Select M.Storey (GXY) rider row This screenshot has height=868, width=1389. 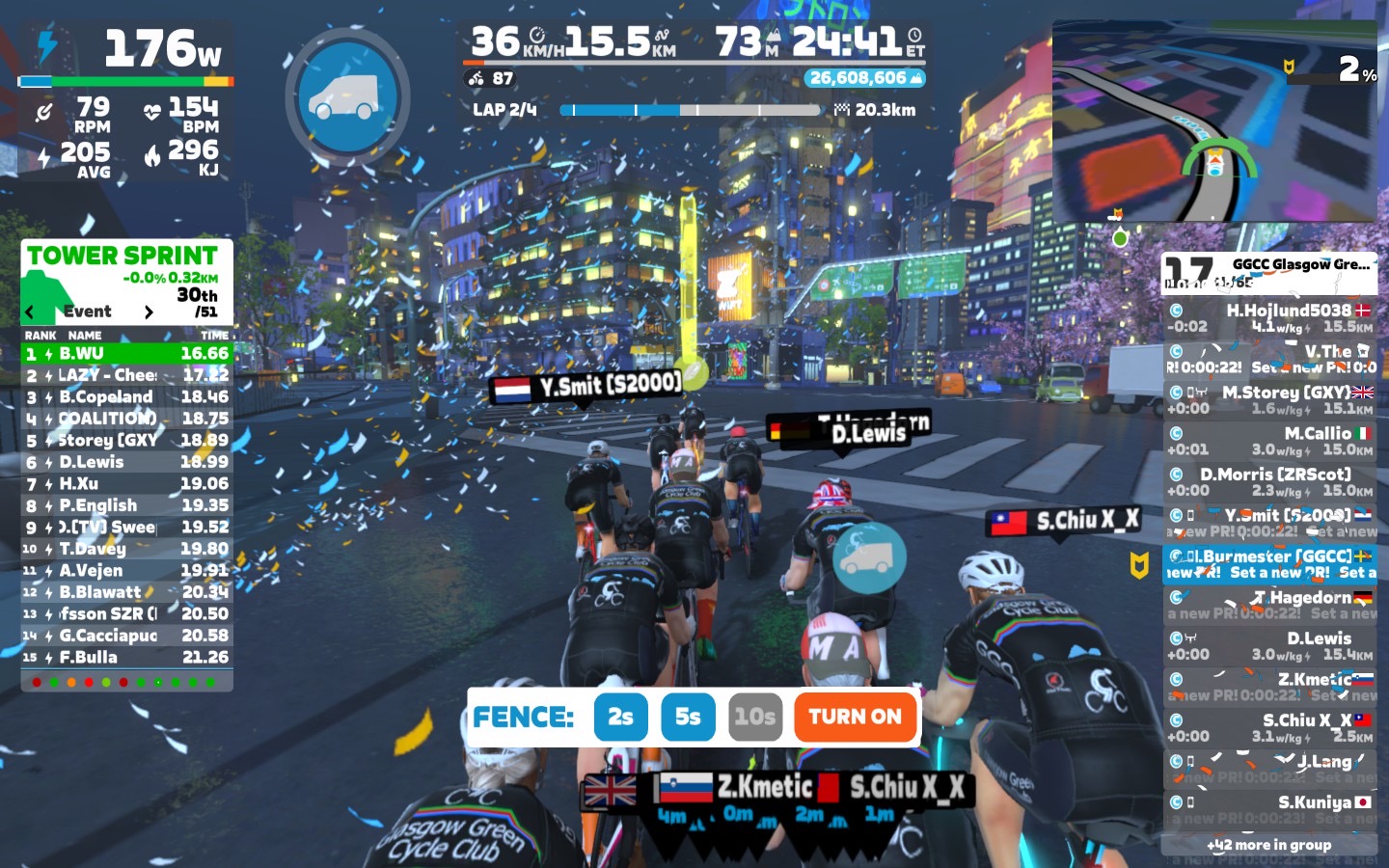1269,400
